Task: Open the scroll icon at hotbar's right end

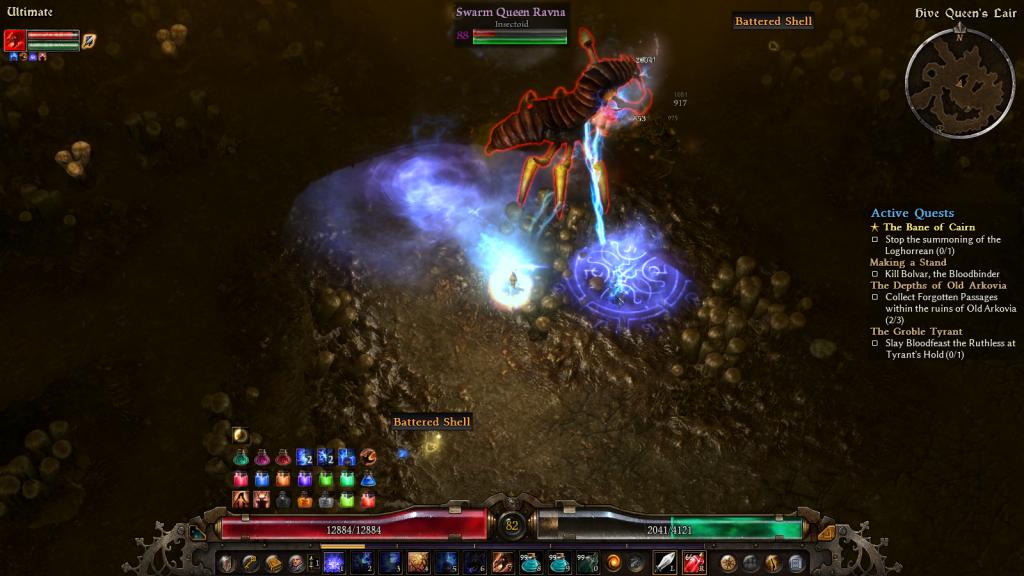Action: [797, 563]
